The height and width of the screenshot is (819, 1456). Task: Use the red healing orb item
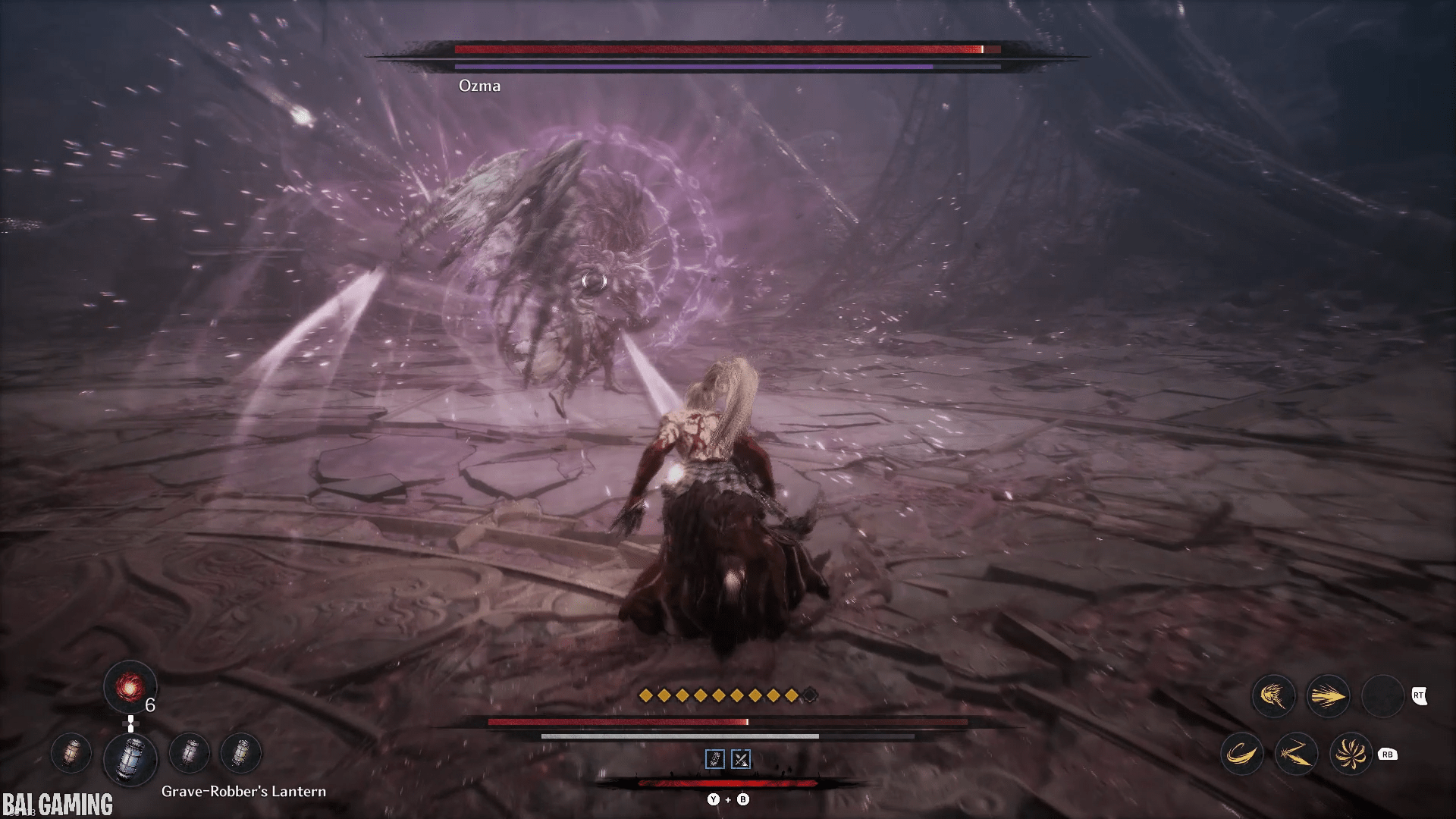(130, 687)
